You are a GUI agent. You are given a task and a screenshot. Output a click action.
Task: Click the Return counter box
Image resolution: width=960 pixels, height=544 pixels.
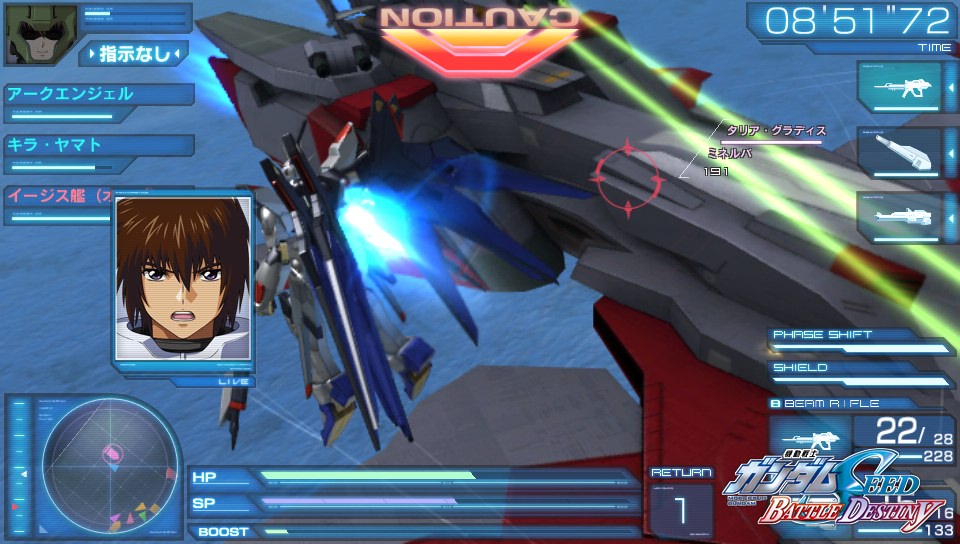coord(681,505)
